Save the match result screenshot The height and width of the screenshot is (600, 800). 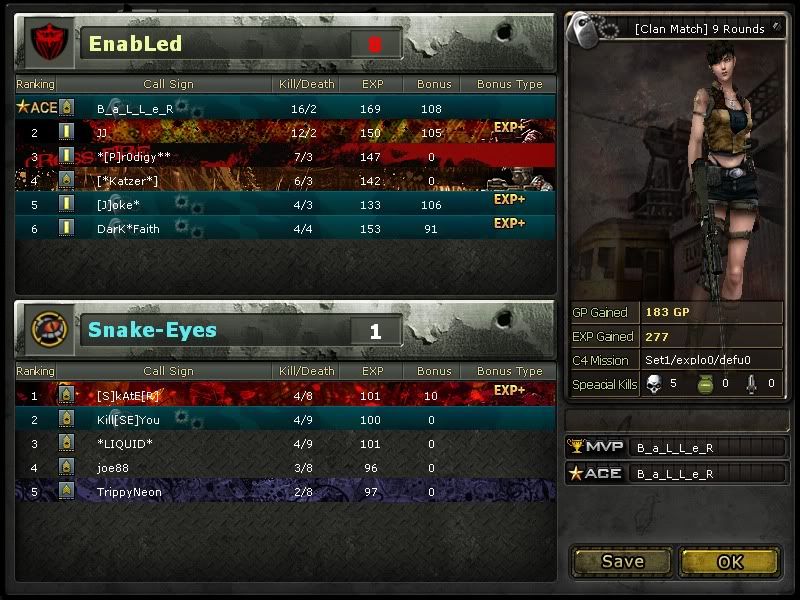622,561
